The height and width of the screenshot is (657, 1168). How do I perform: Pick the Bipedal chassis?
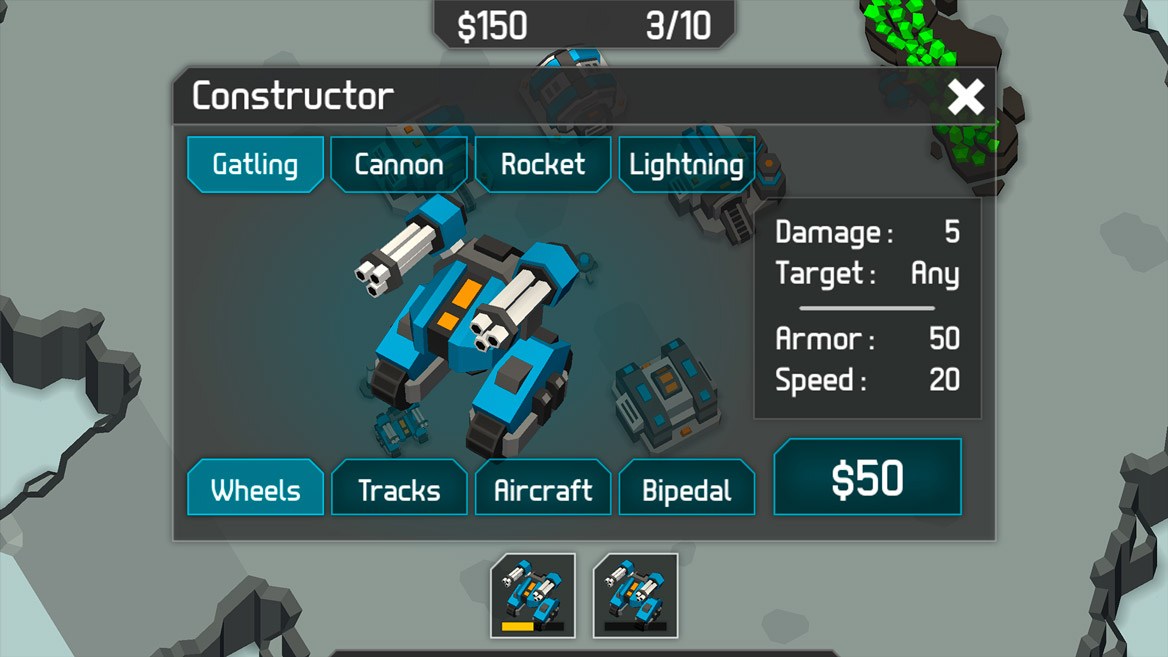pos(687,489)
